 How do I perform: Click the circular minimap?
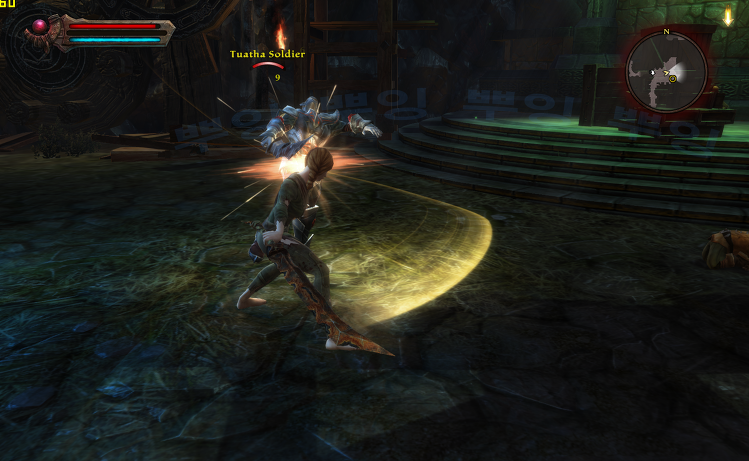click(x=666, y=71)
